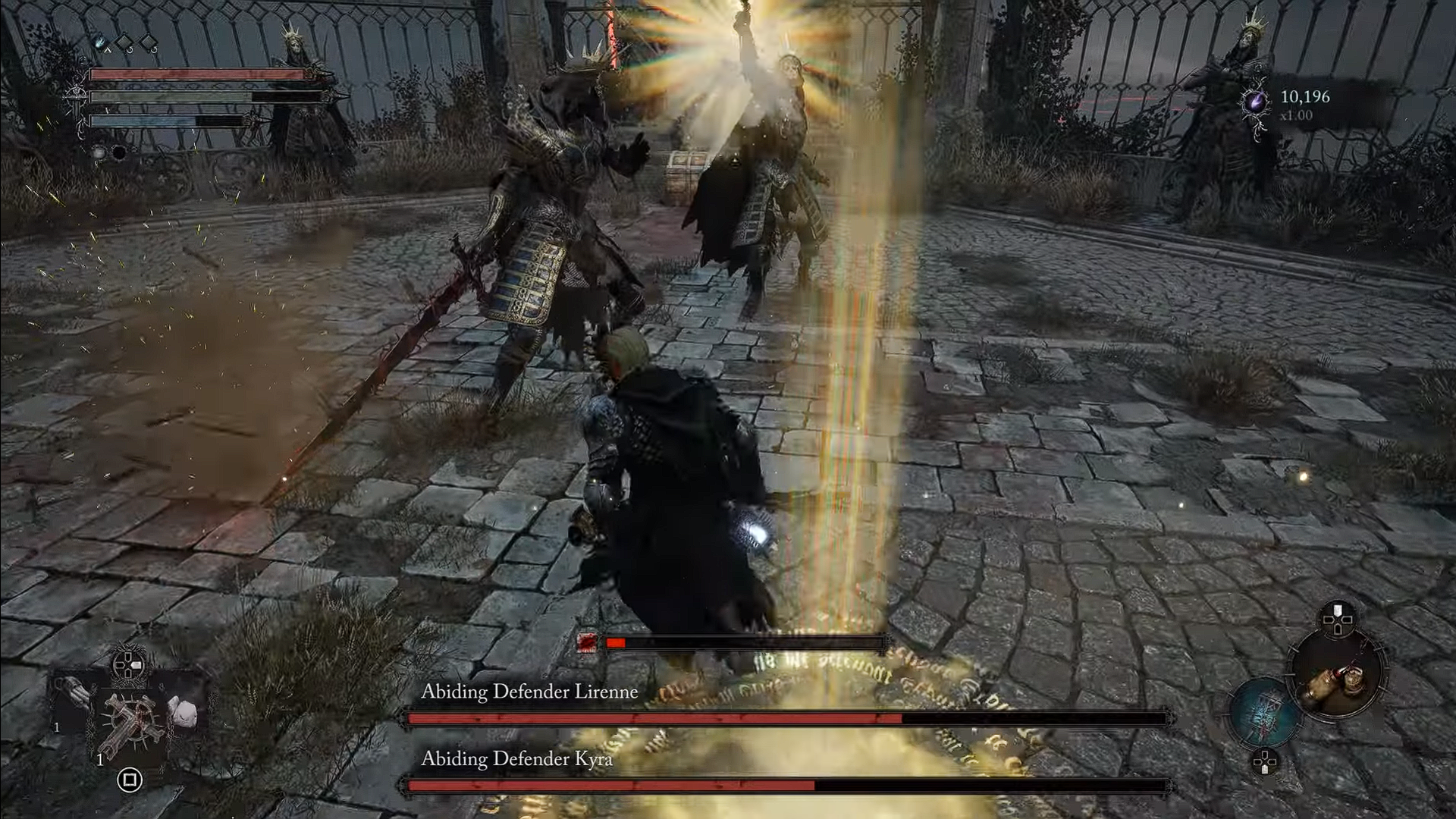Screen dimensions: 1456x819
Task: Expand the second diamond ammo slot with cycle arrow
Action: click(149, 42)
